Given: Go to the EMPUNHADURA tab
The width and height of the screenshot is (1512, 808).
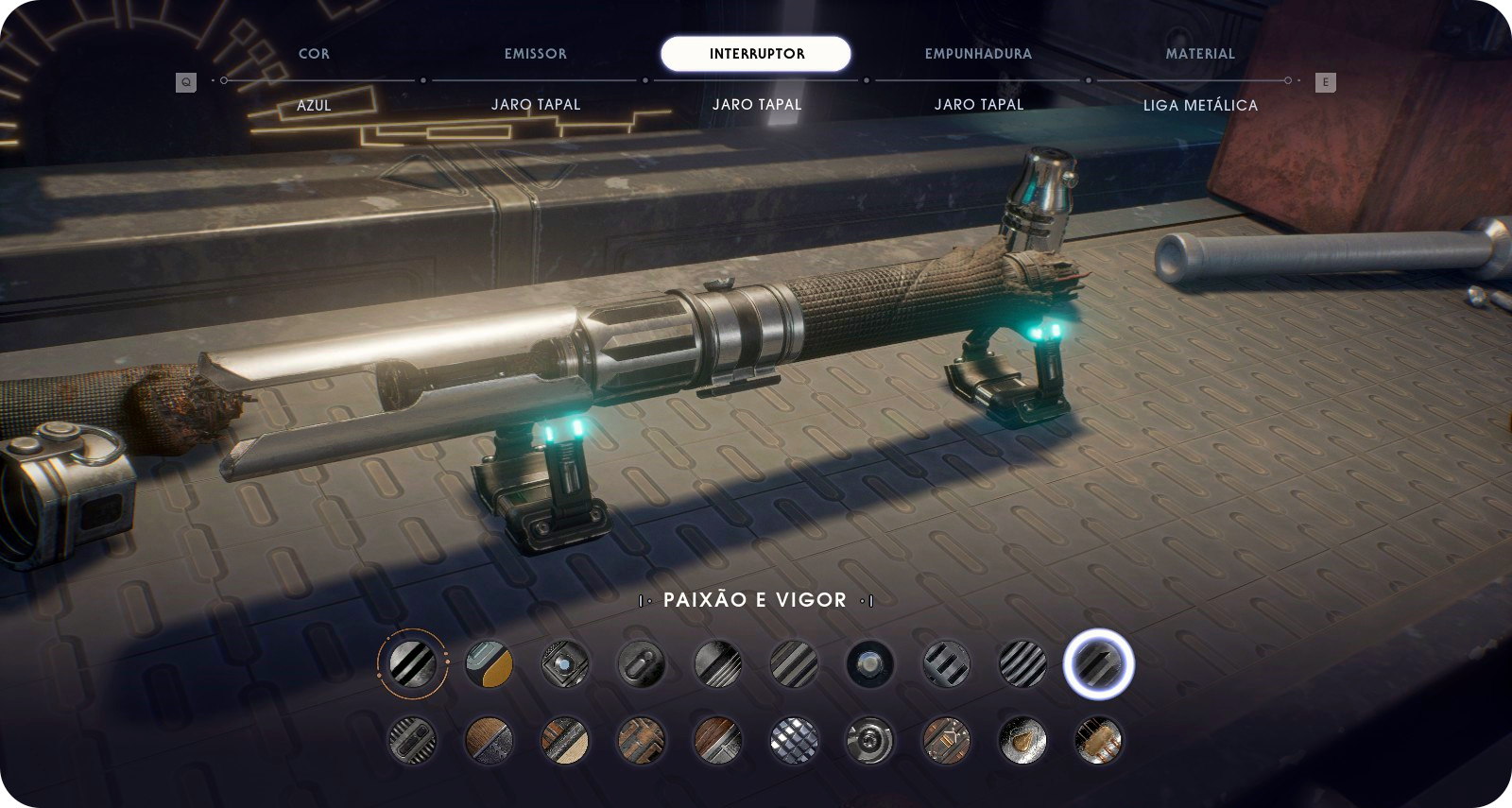Looking at the screenshot, I should 978,54.
